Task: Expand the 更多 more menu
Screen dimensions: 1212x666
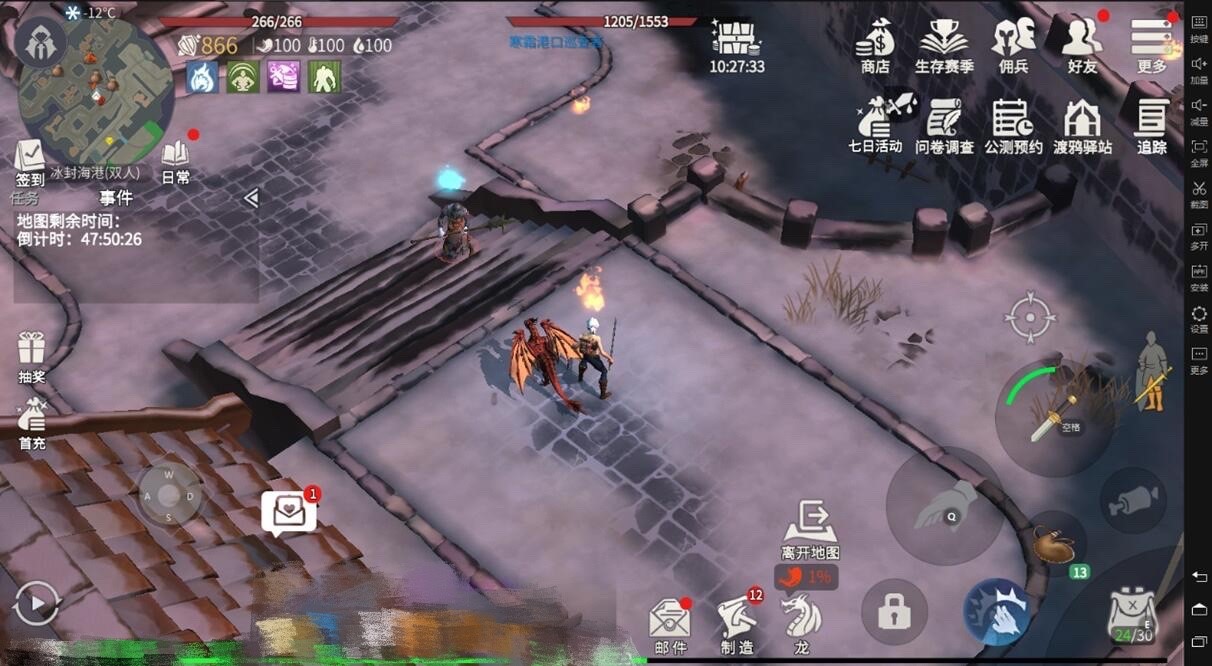Action: tap(1151, 43)
